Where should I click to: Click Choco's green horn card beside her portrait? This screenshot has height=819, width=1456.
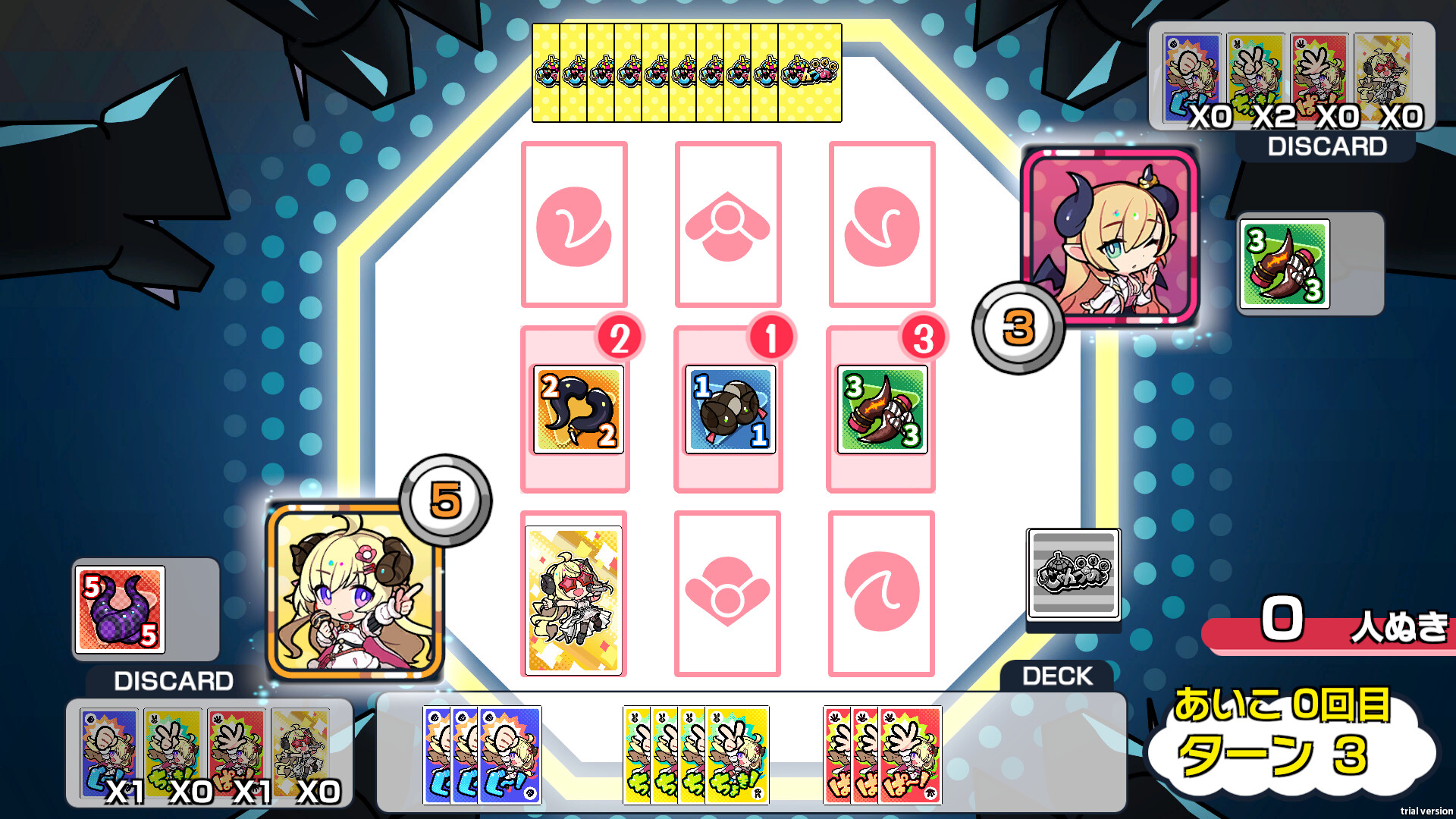(1283, 262)
